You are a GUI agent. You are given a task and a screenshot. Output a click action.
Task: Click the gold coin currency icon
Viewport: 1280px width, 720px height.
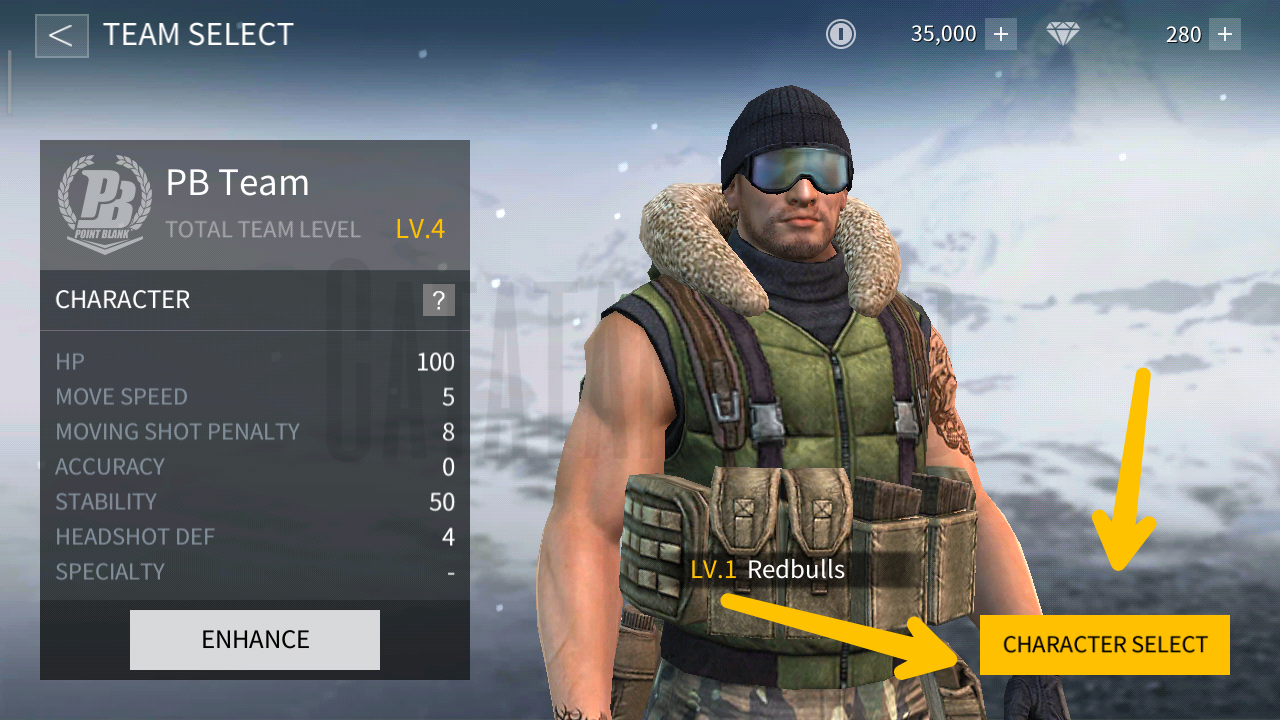tap(841, 34)
